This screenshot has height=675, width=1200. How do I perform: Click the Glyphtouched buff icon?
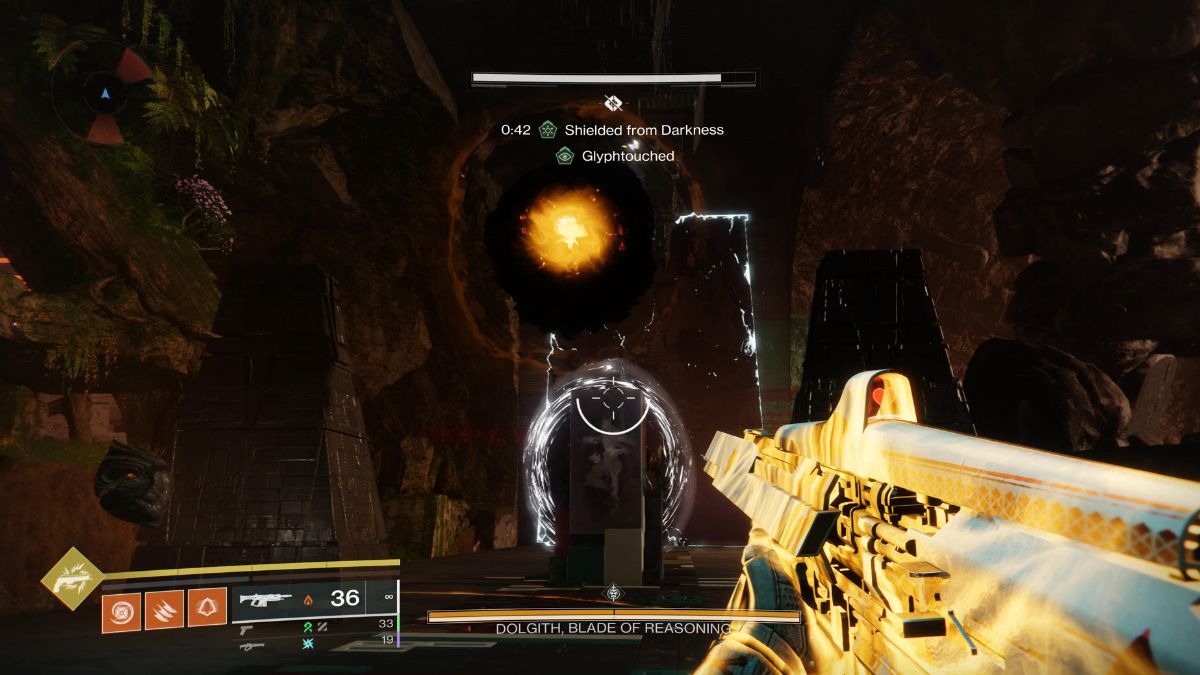click(x=565, y=156)
